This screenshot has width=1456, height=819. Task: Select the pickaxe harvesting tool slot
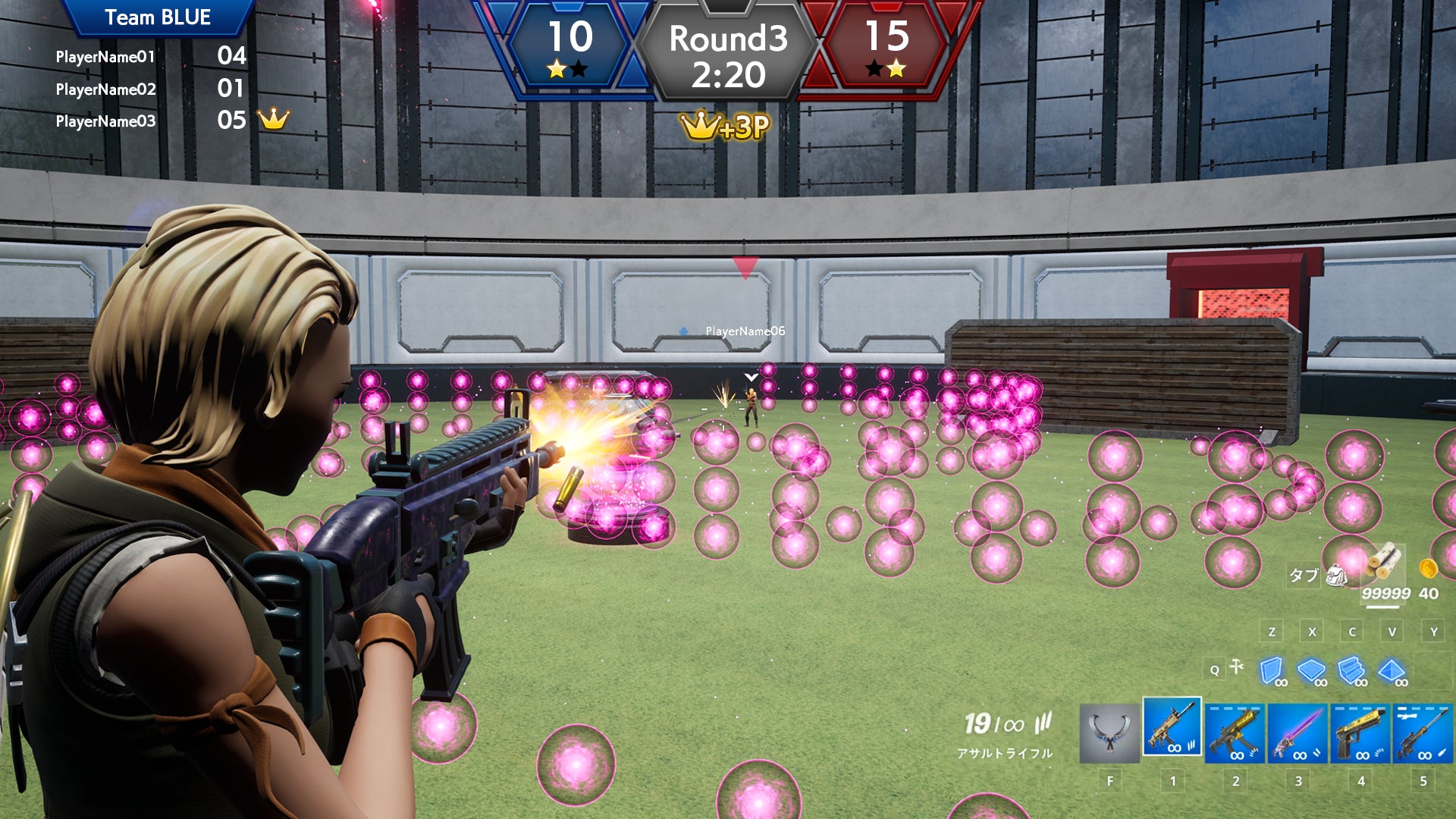(x=1109, y=733)
